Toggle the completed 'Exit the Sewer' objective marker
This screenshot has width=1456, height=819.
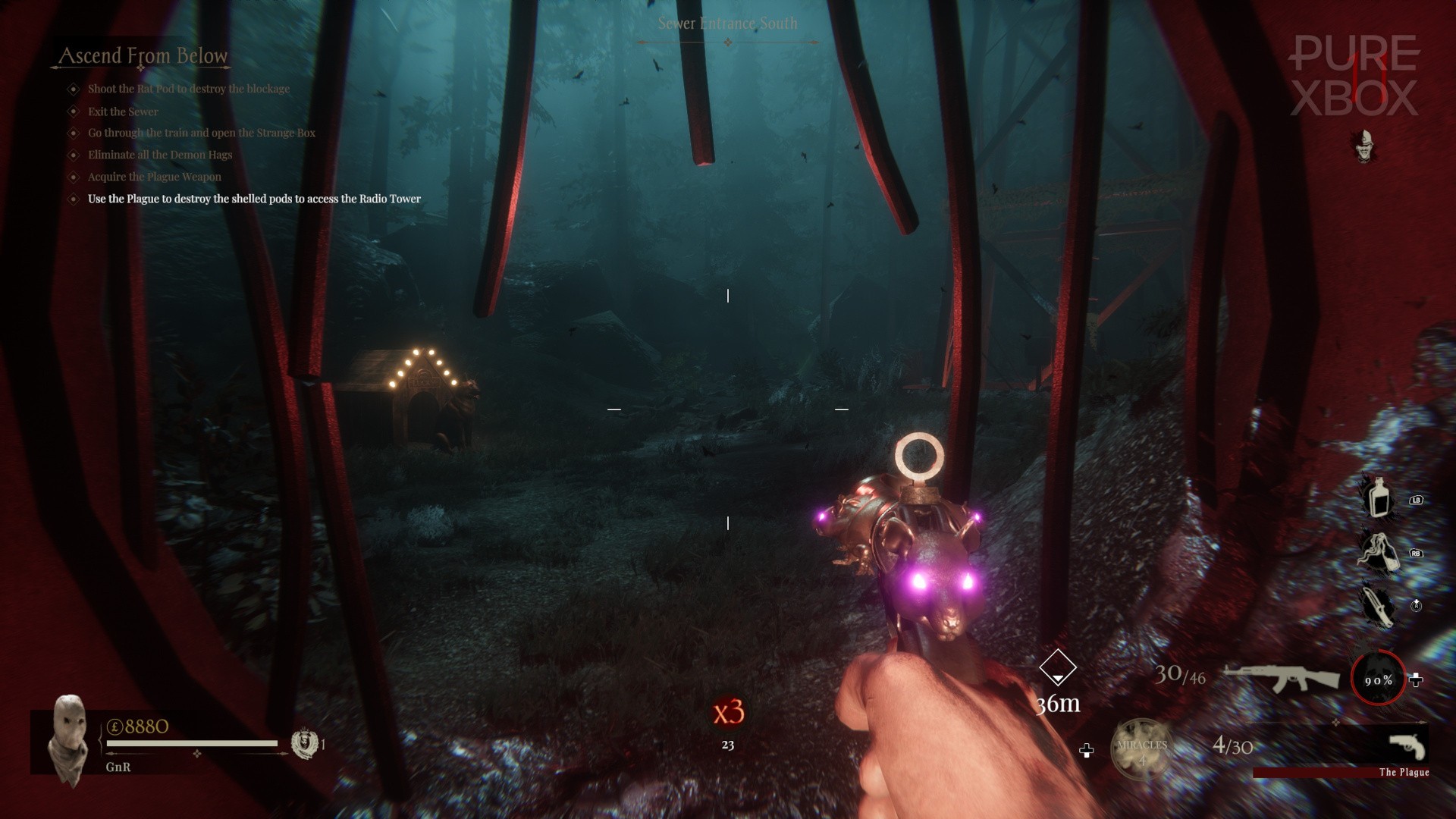(x=72, y=111)
